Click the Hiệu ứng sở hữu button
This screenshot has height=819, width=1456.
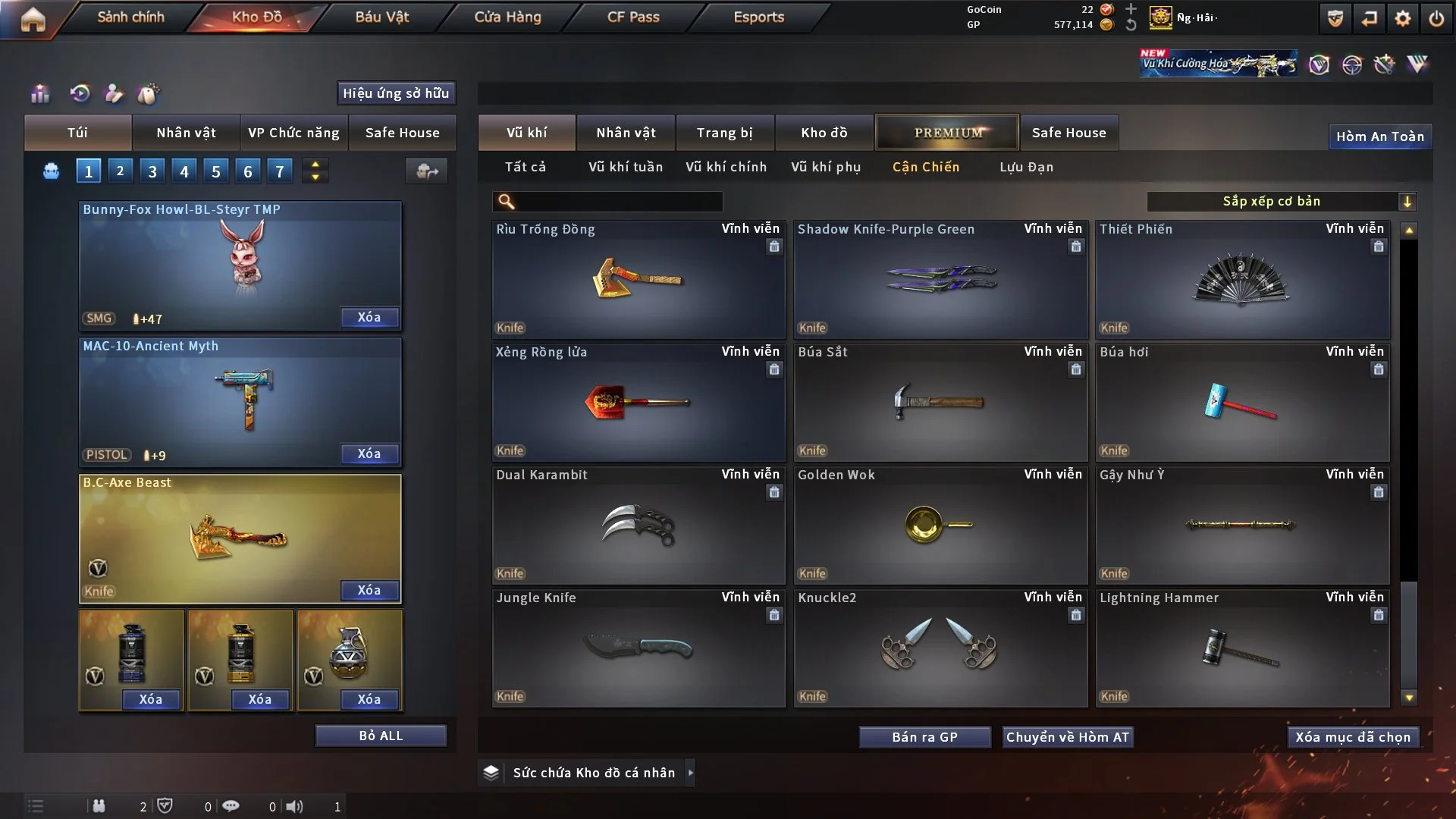coord(395,93)
